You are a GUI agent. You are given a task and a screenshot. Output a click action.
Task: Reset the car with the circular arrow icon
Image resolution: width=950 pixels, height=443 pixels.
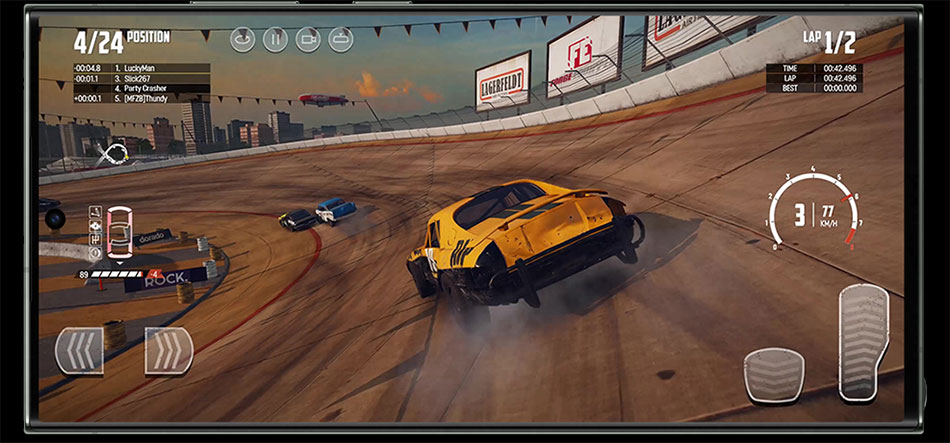[x=242, y=39]
